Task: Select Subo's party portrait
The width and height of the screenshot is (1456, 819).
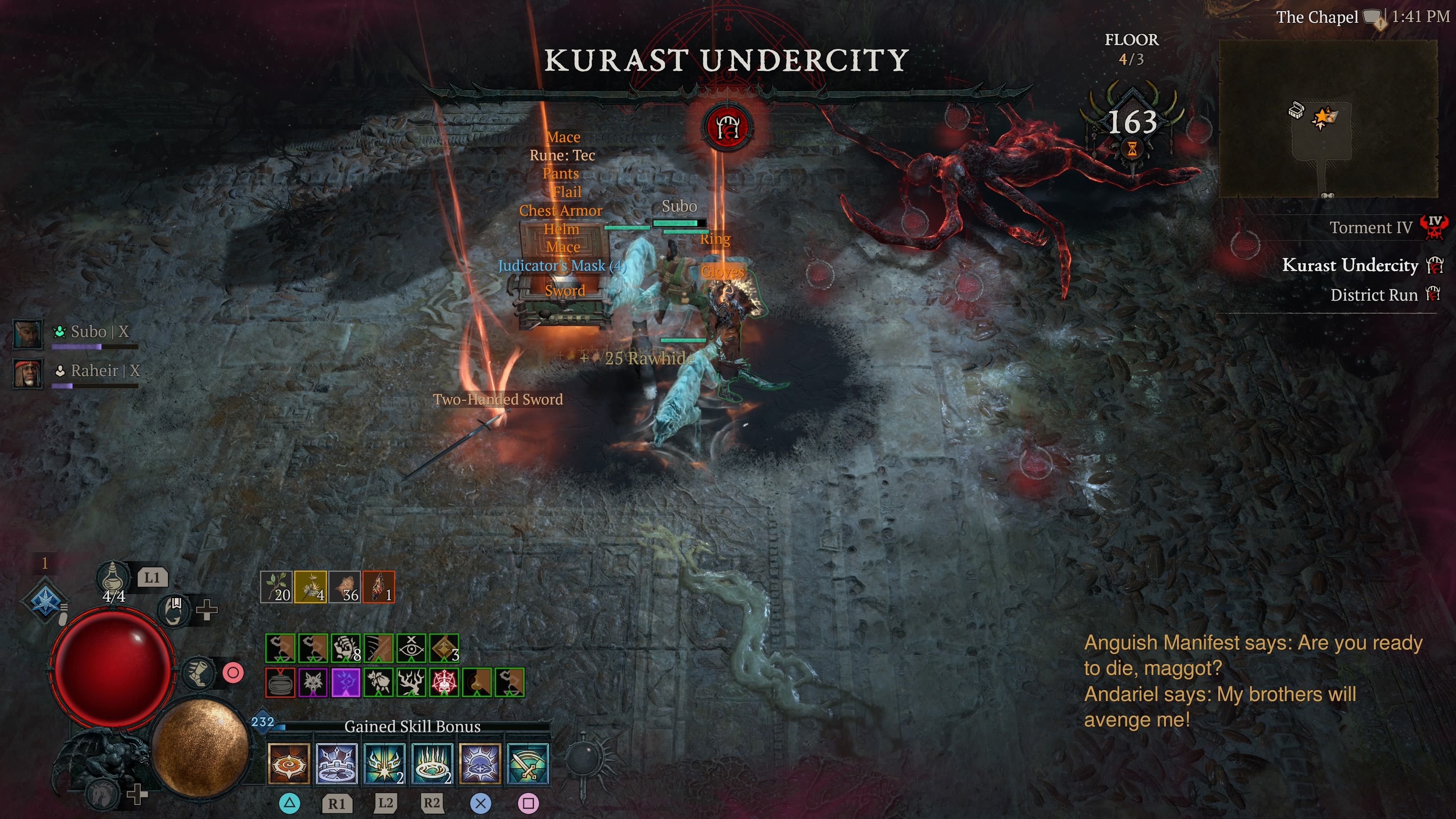Action: (28, 334)
